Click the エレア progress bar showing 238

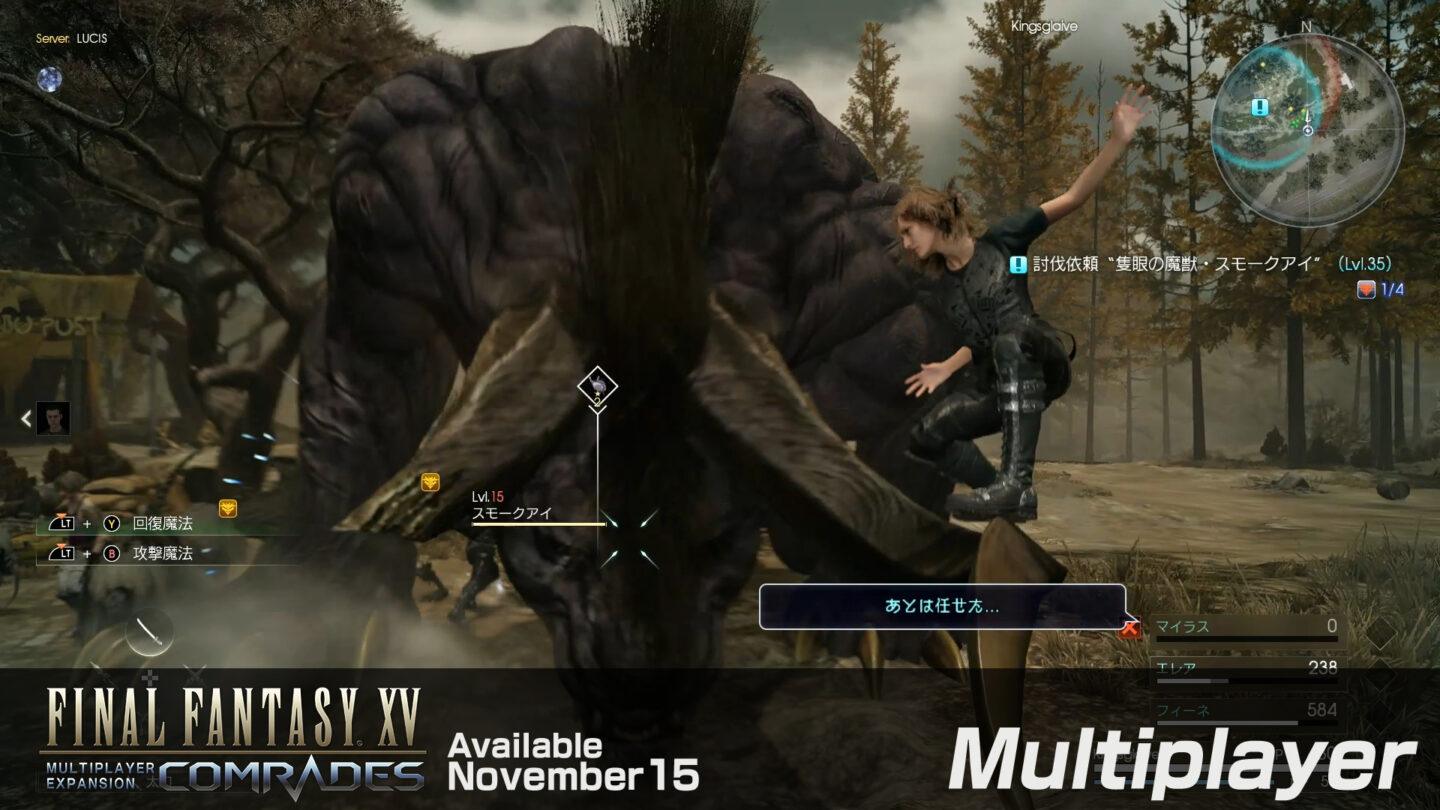(1240, 668)
